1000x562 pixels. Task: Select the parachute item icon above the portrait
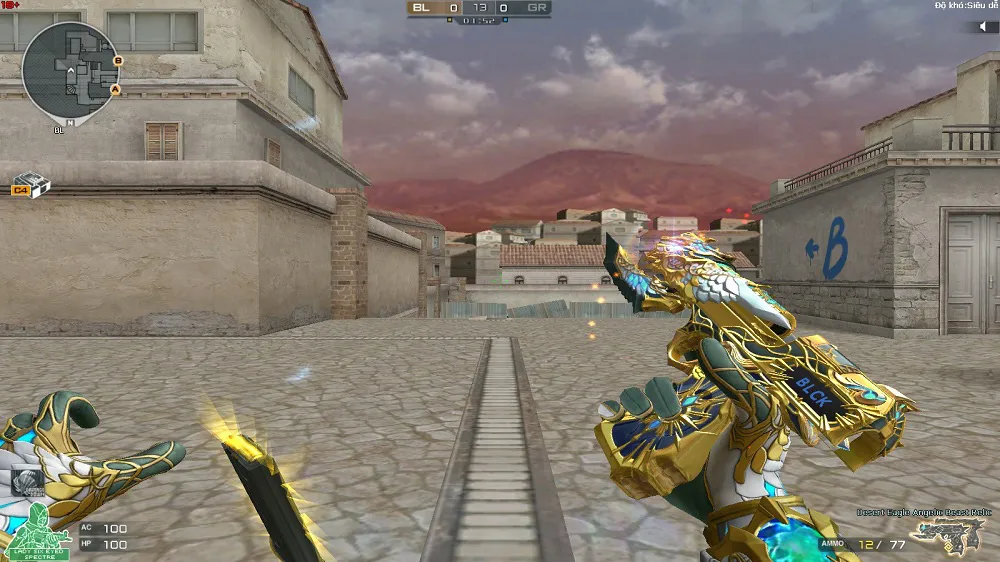29,482
